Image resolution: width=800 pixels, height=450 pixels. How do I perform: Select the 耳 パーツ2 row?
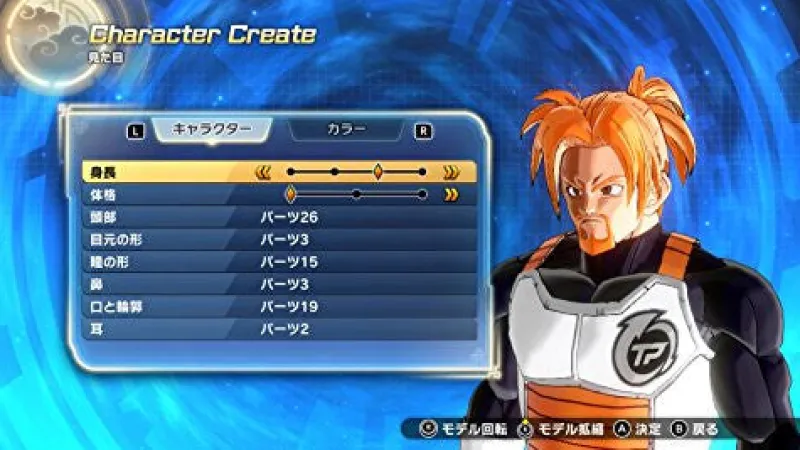point(278,327)
